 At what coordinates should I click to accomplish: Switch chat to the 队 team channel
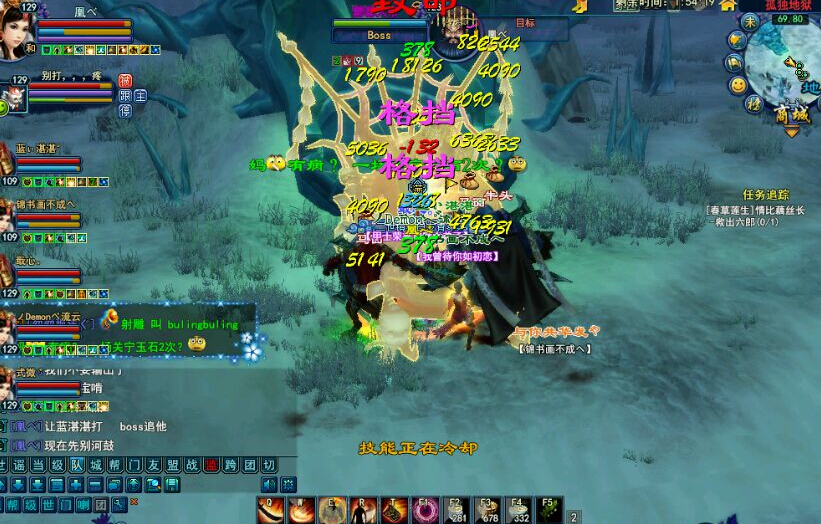[76, 465]
